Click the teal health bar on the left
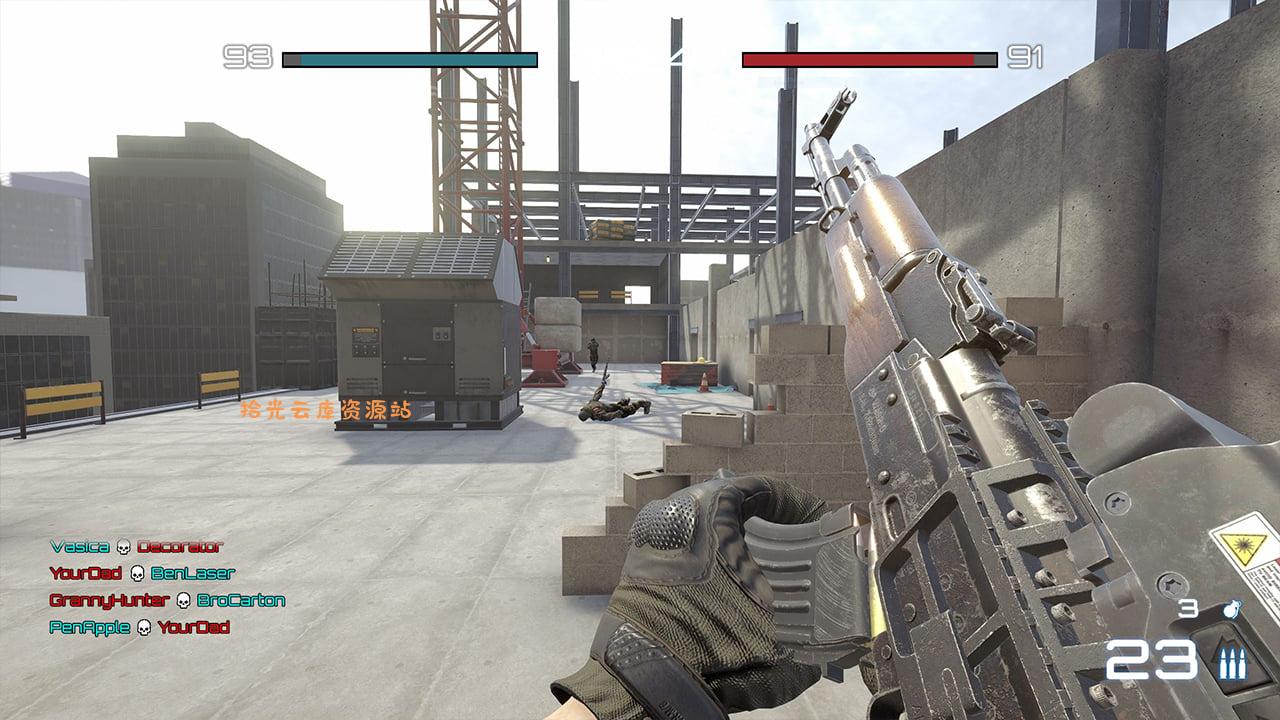The width and height of the screenshot is (1280, 720). tap(410, 58)
